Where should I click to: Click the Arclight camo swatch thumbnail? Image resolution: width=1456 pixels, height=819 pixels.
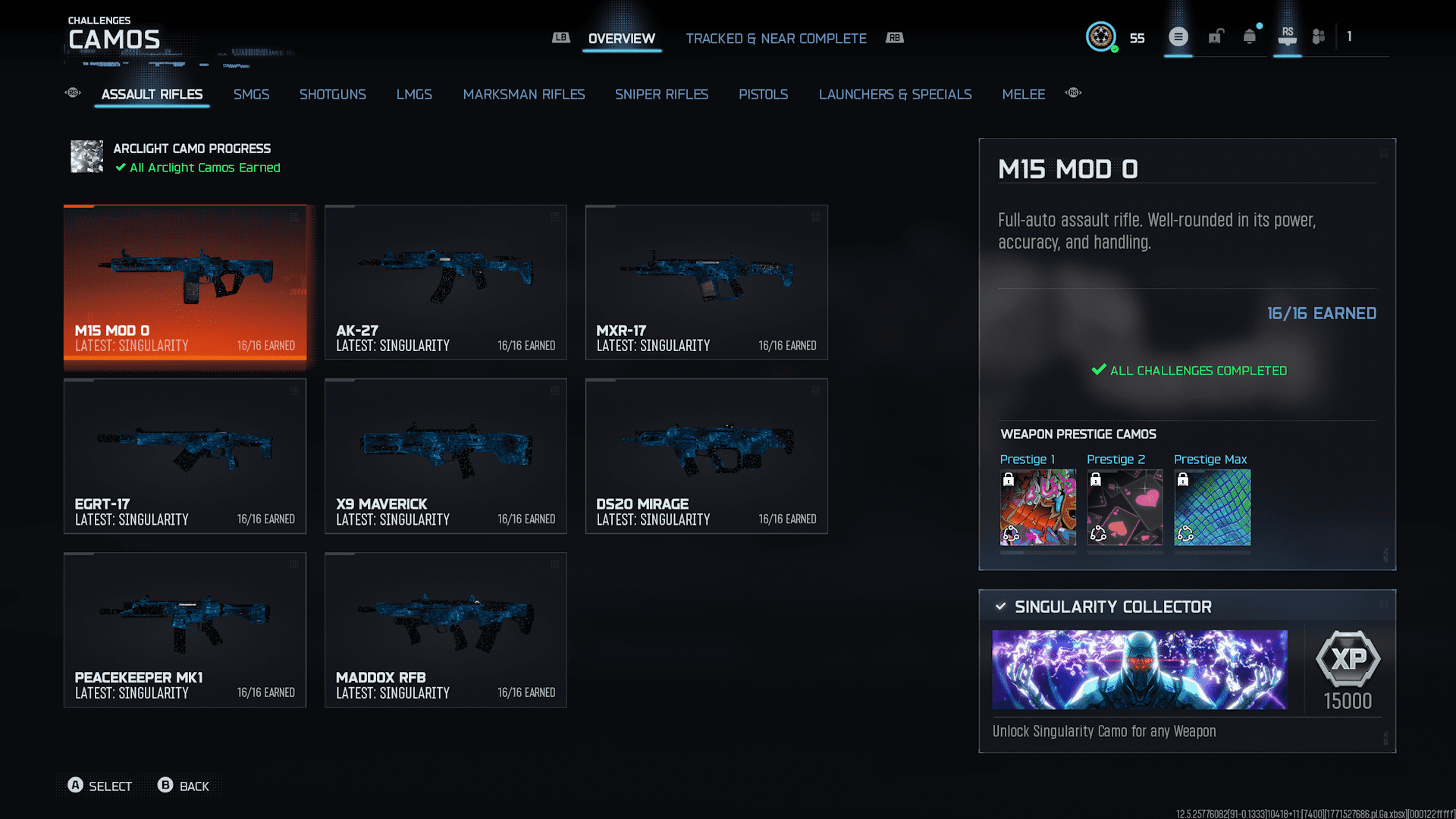[x=86, y=157]
